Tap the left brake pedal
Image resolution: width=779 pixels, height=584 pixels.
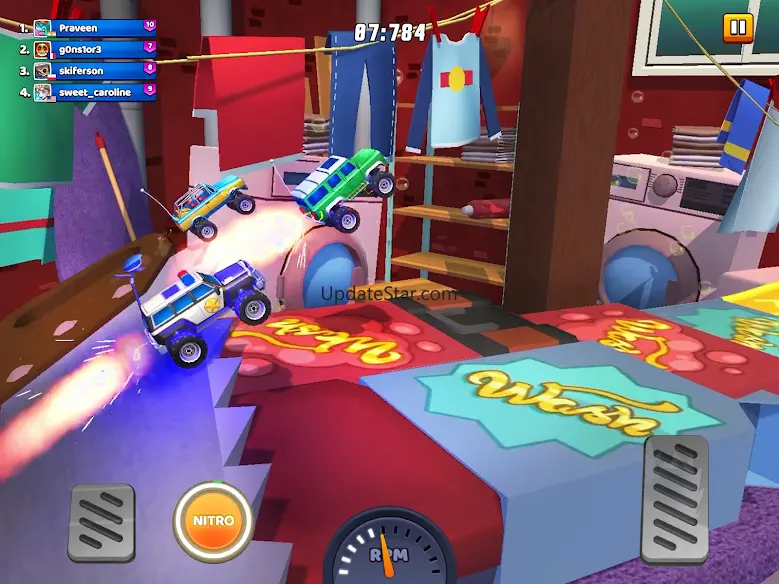(101, 522)
